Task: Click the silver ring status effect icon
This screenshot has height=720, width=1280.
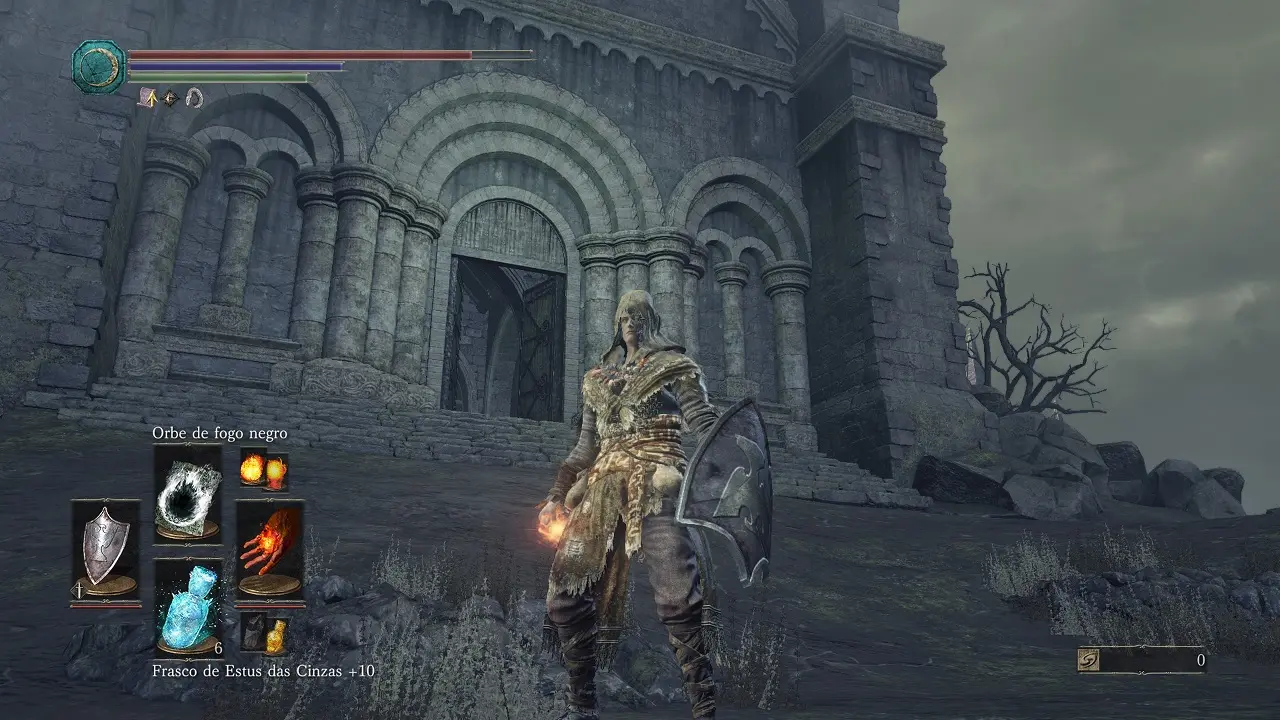Action: pyautogui.click(x=194, y=97)
